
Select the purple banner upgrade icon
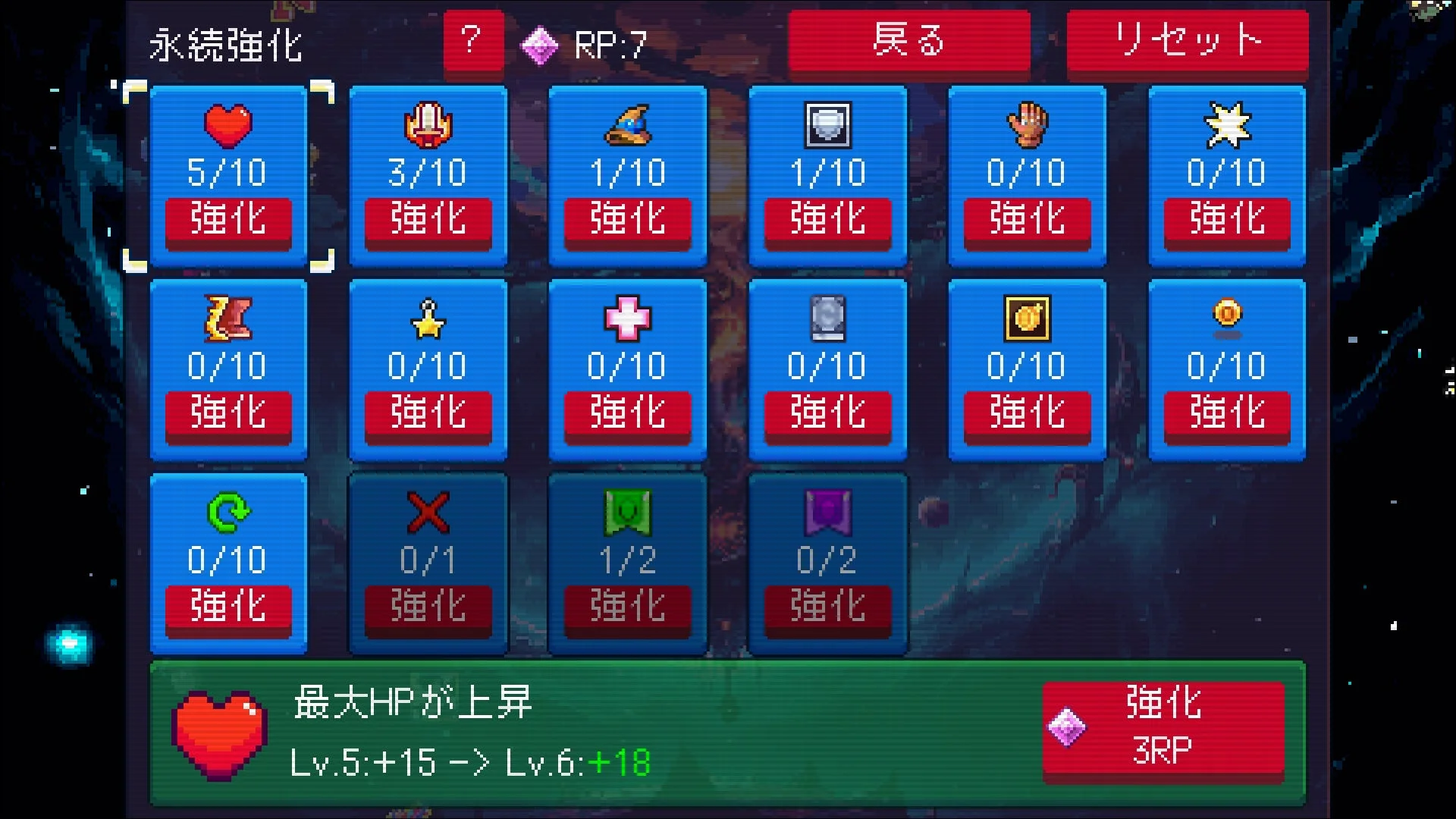827,513
